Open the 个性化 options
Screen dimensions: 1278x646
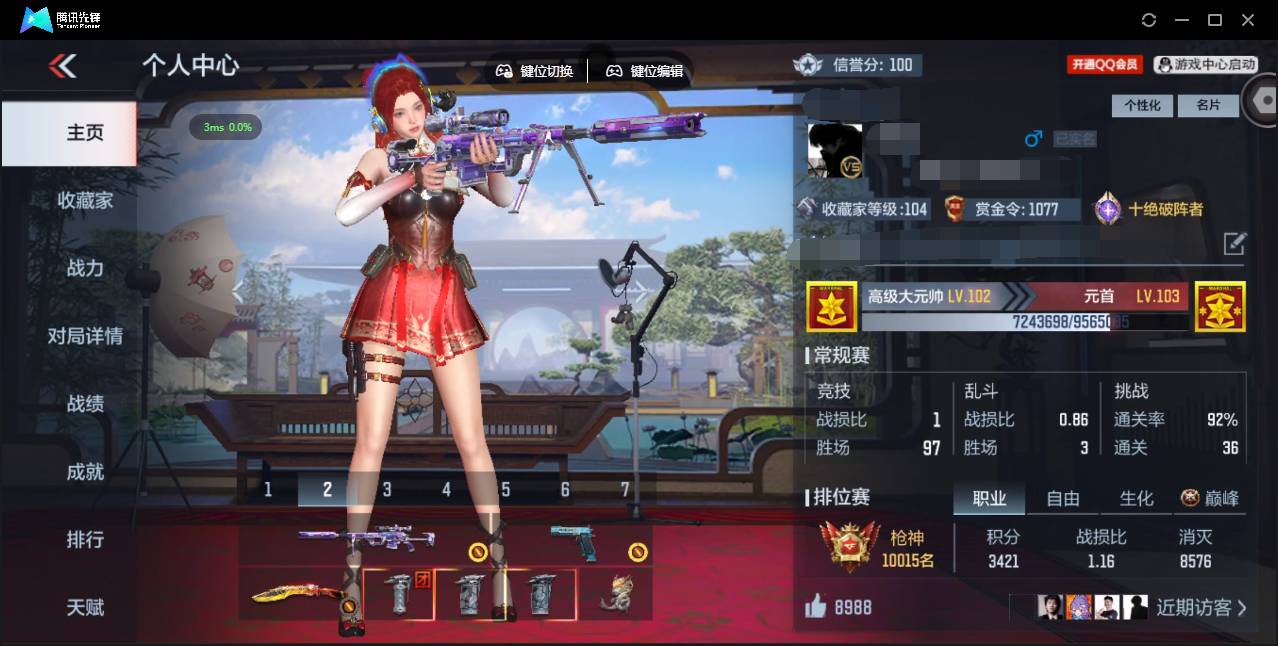click(1142, 105)
